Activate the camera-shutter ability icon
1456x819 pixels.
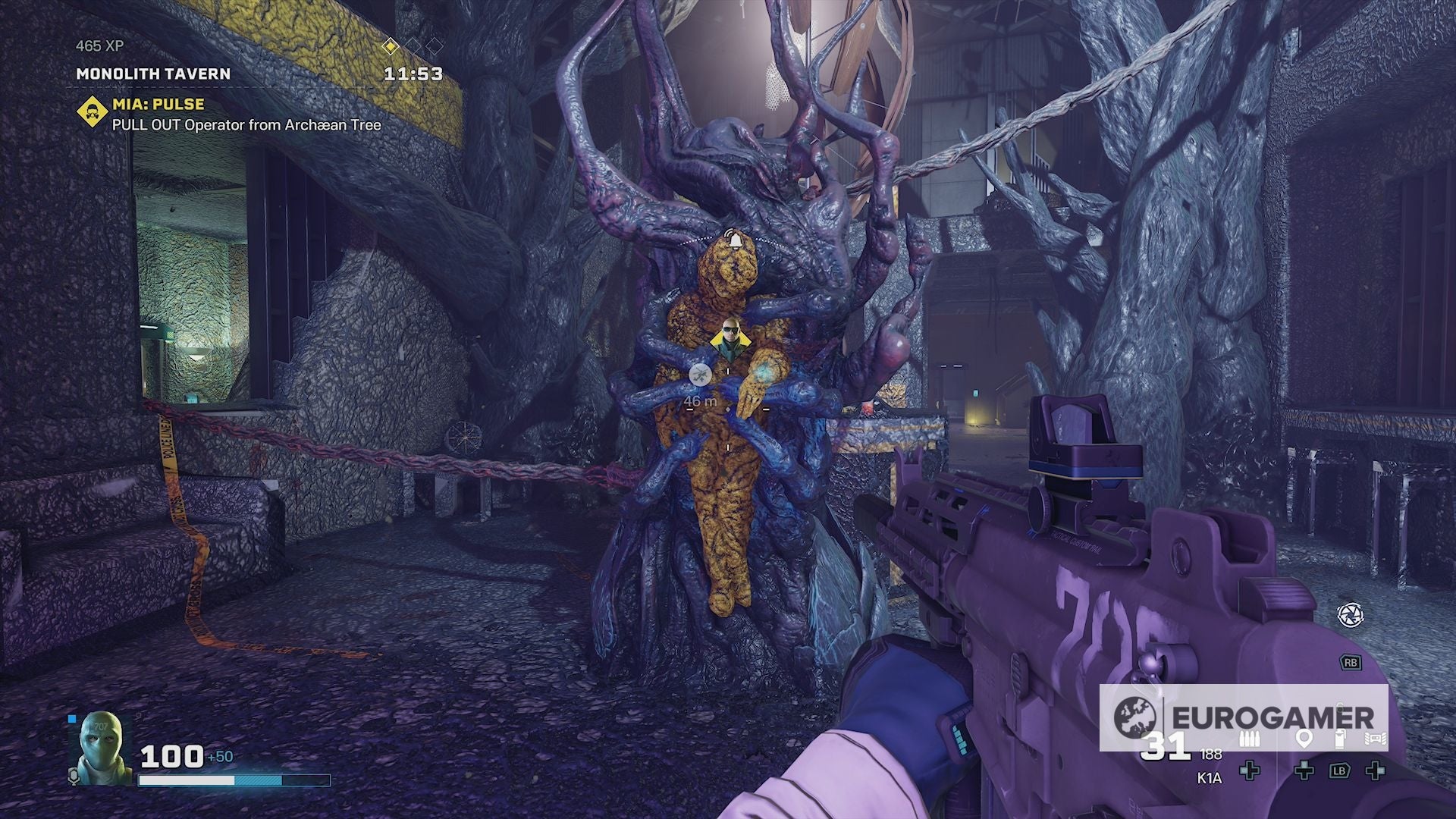[x=1350, y=614]
